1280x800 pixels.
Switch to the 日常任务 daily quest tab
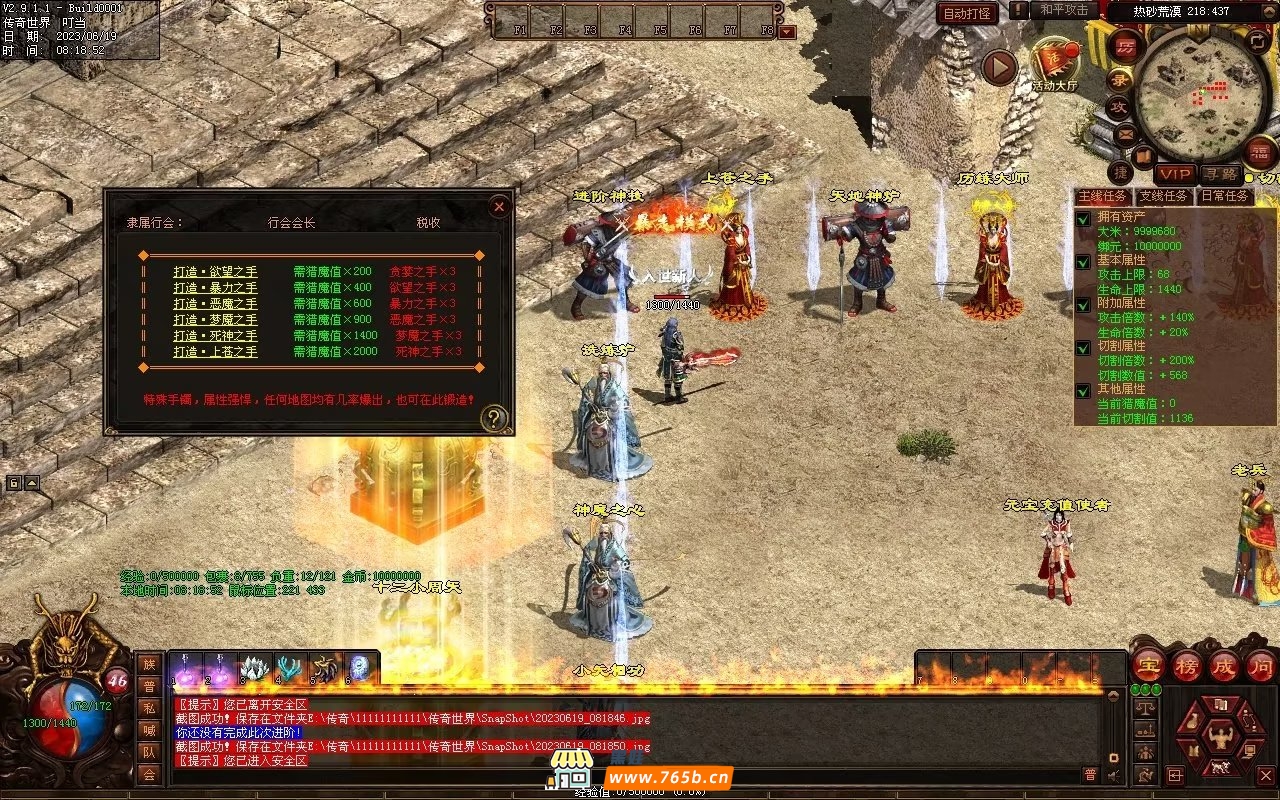click(1225, 196)
